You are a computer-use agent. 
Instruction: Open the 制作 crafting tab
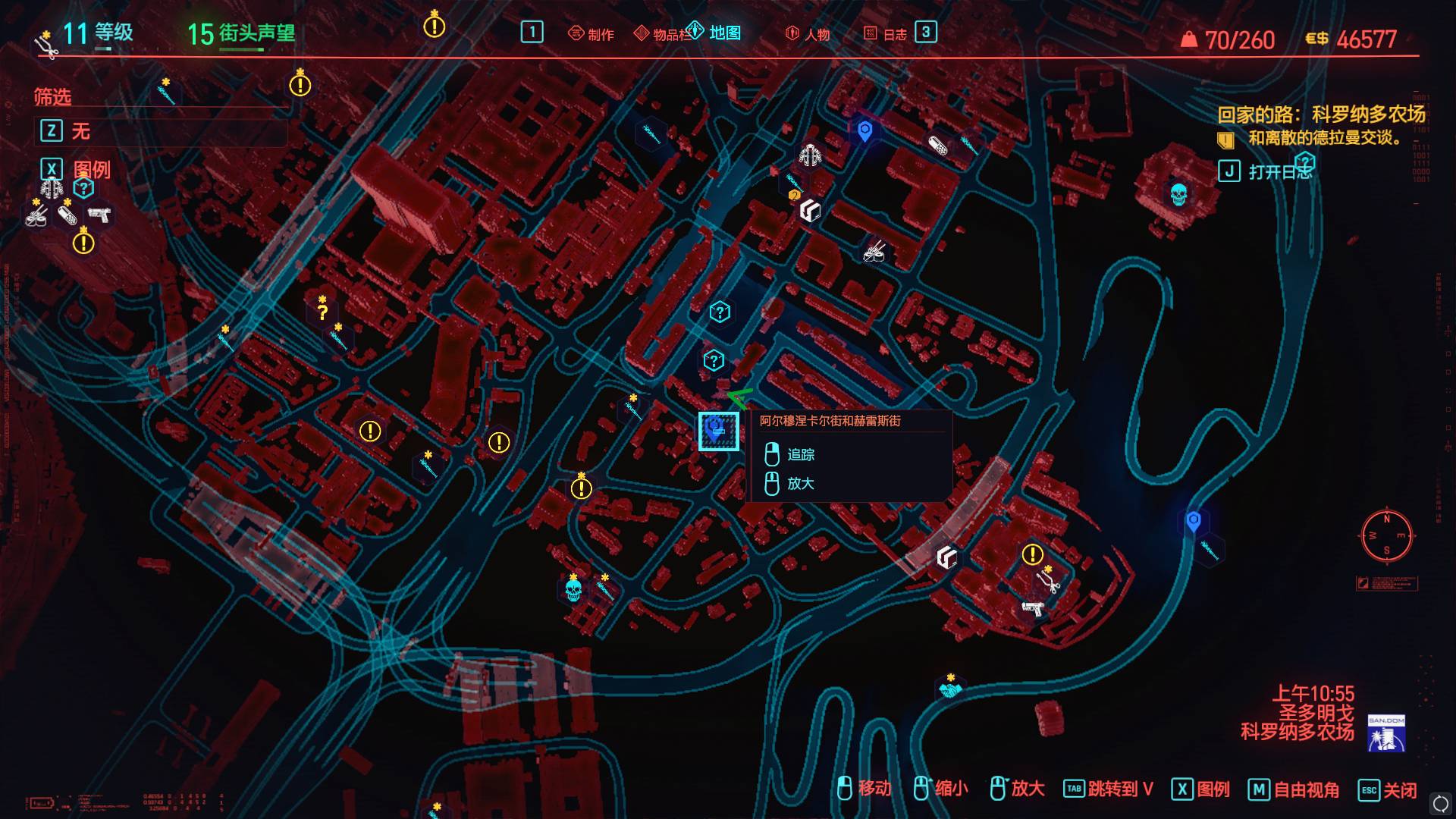(x=591, y=34)
